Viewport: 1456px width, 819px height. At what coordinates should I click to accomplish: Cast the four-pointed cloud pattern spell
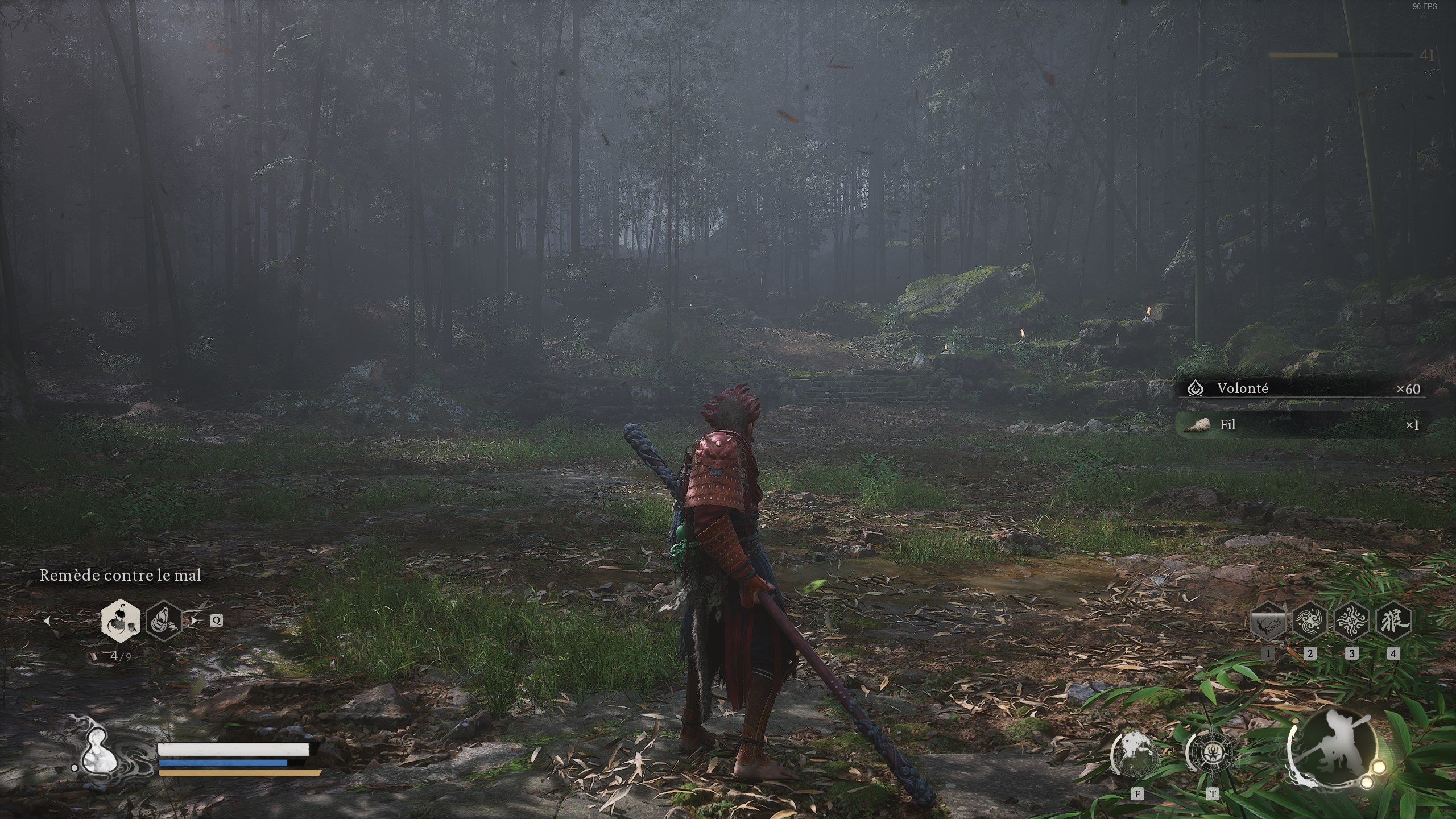(x=1351, y=621)
